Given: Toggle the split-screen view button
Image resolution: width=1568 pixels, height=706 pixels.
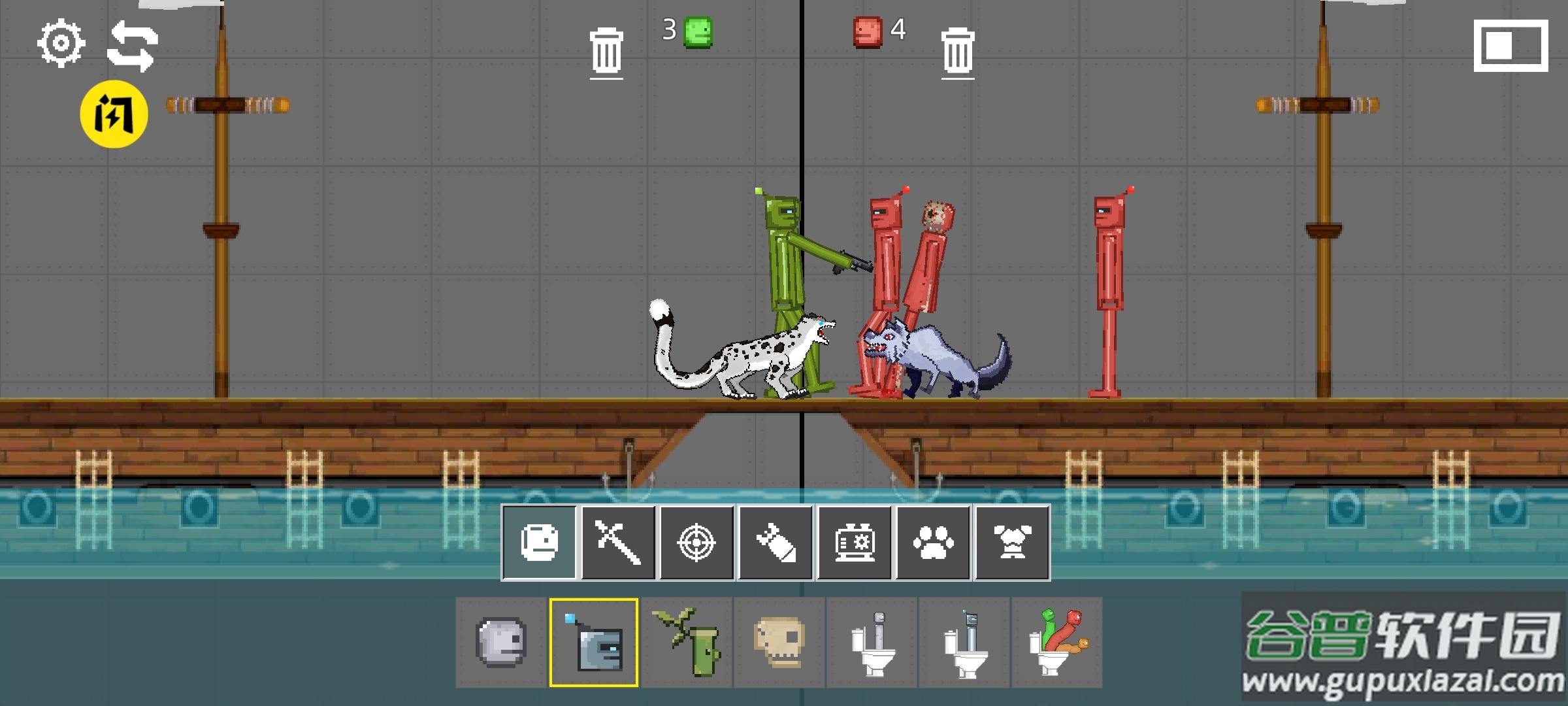Looking at the screenshot, I should point(1511,46).
